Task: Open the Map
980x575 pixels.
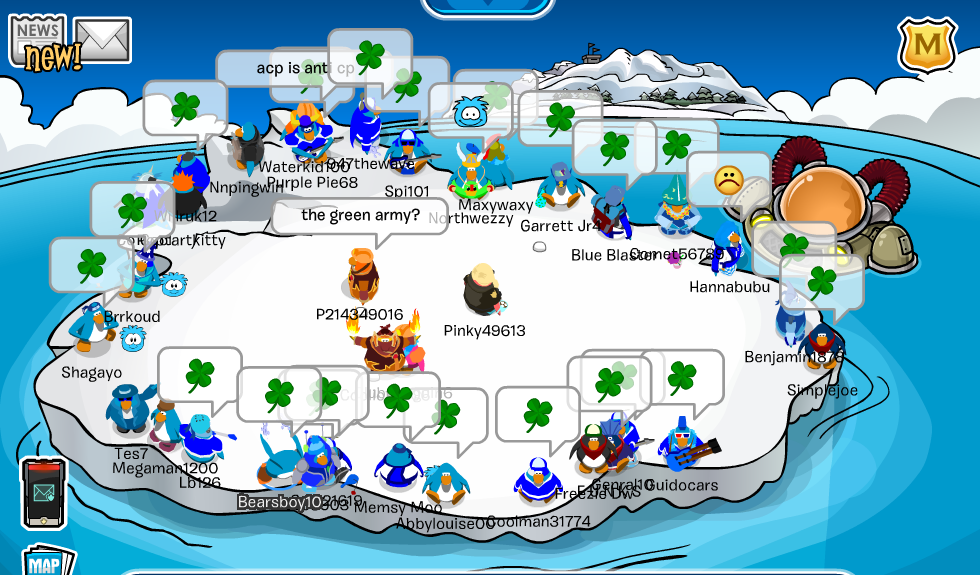Action: tap(46, 562)
